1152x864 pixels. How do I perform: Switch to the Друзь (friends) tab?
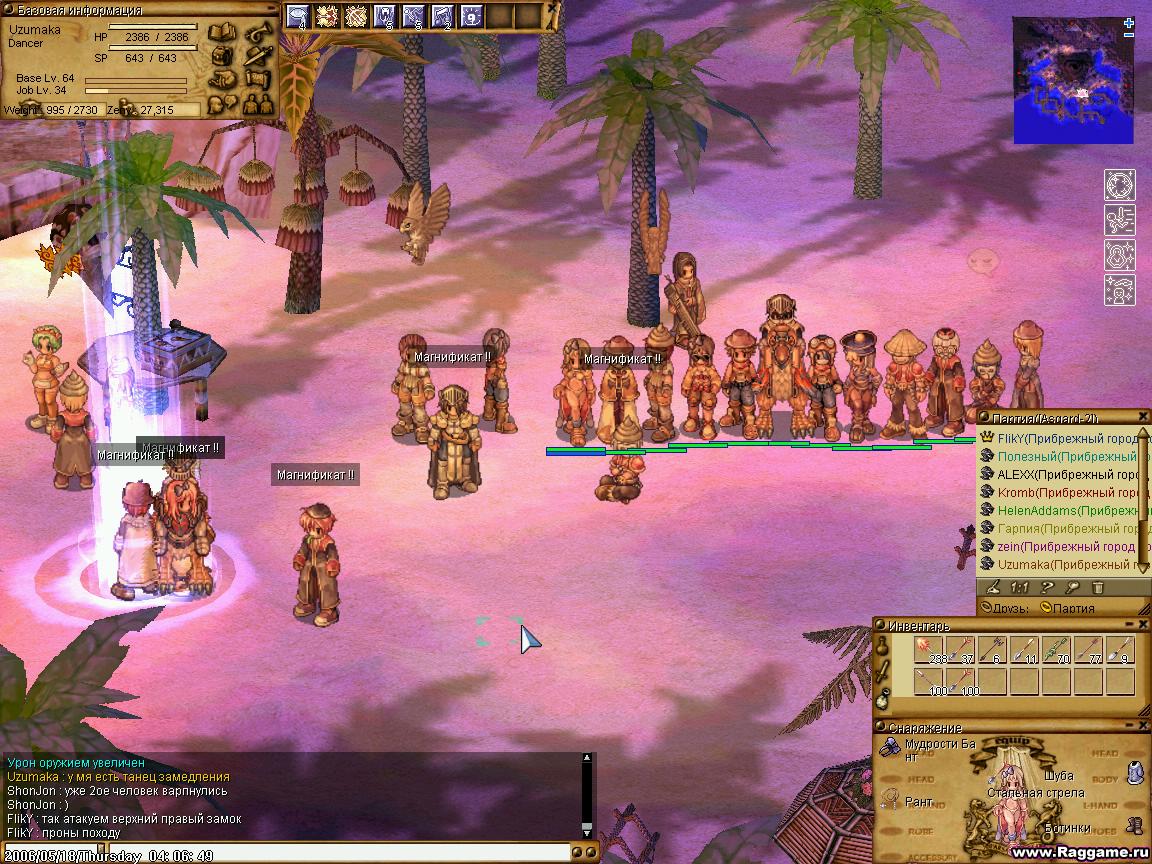[1005, 607]
